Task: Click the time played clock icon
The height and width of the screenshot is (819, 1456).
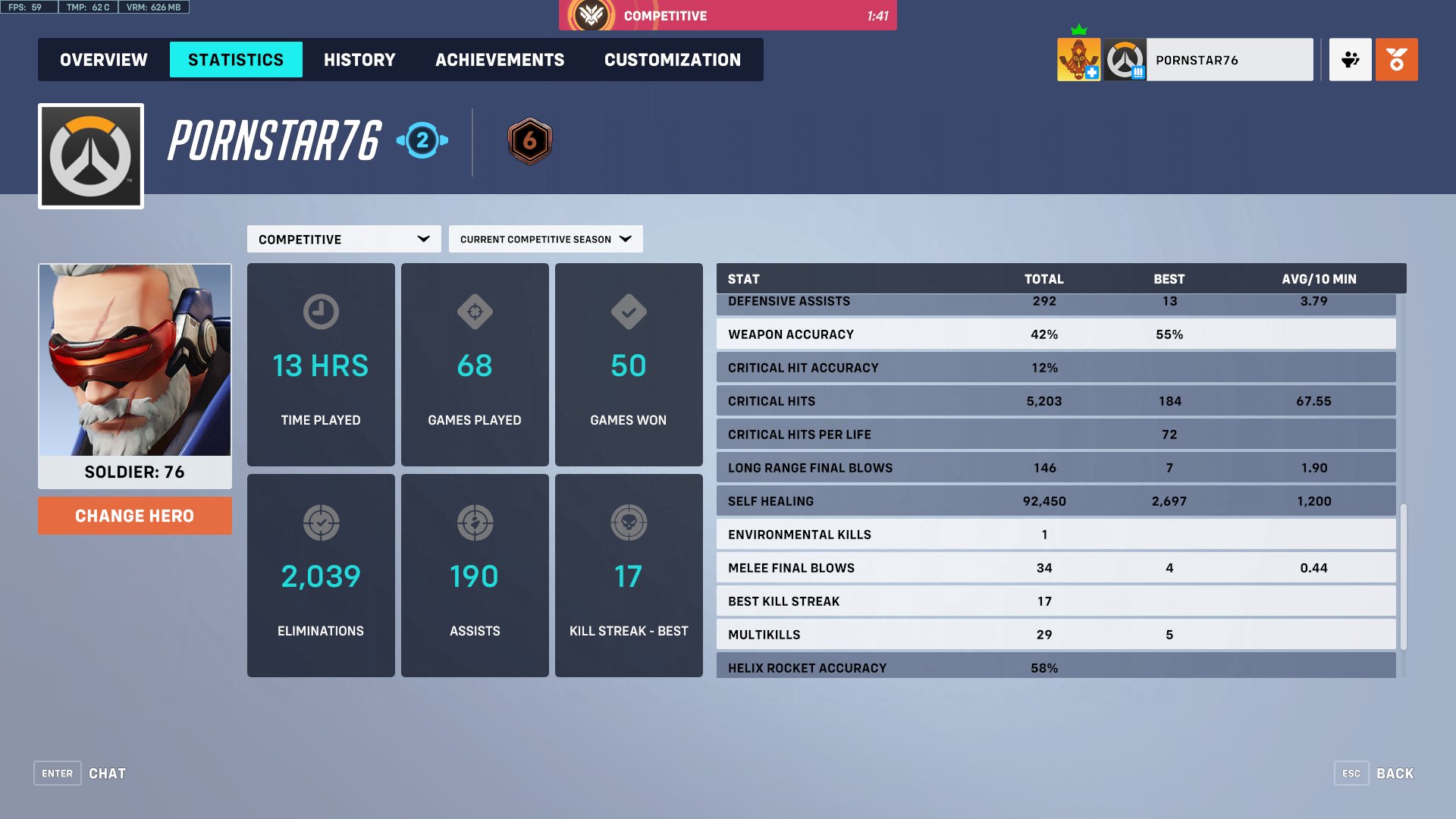Action: pos(321,312)
